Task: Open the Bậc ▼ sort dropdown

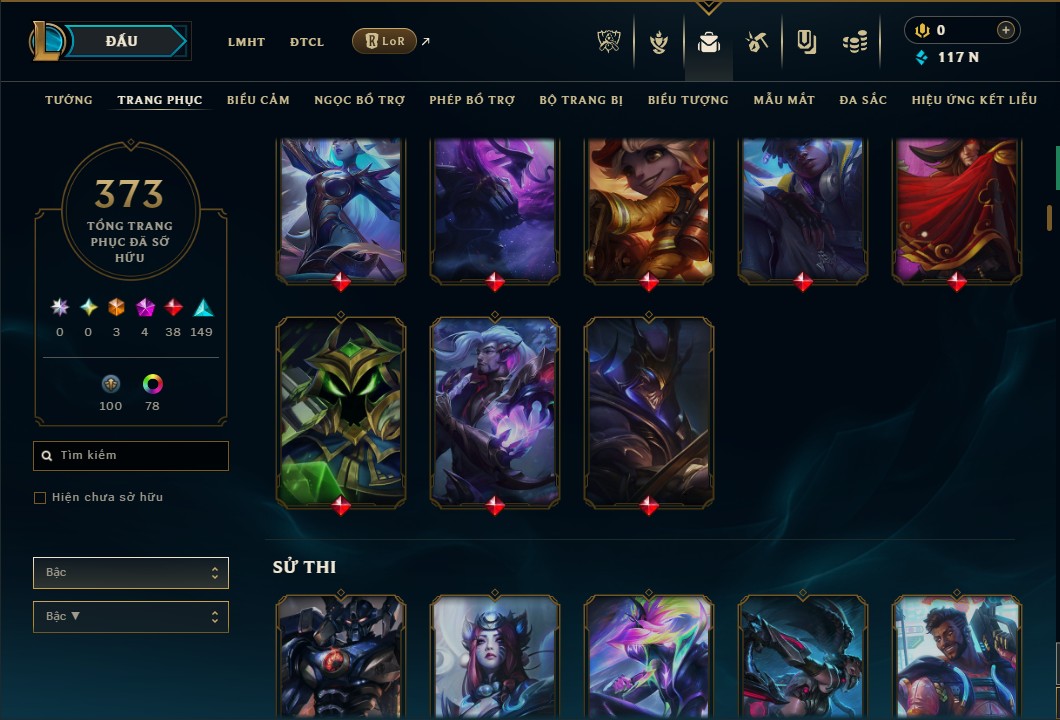Action: click(x=131, y=617)
